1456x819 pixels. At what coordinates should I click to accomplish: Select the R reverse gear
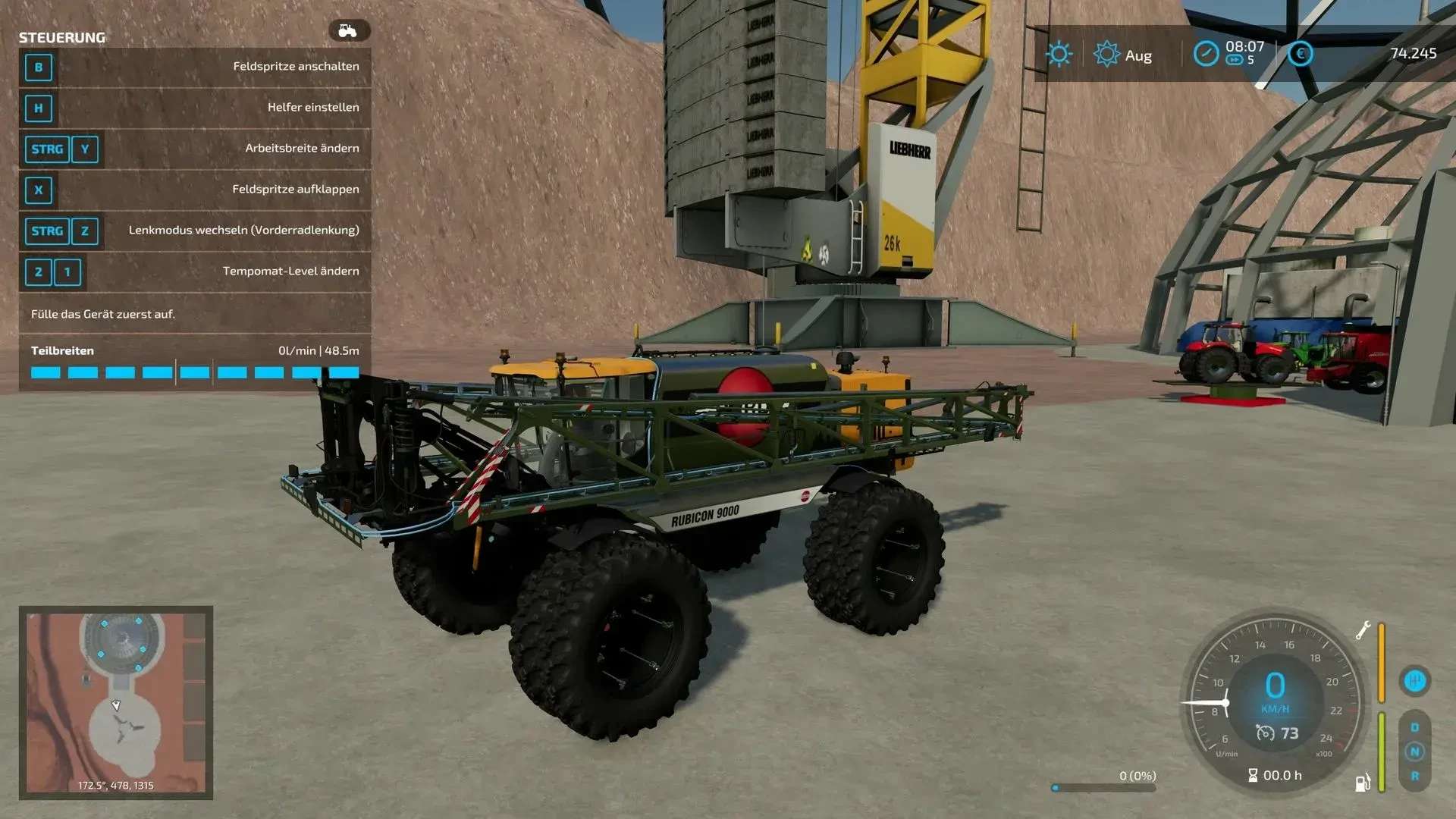coord(1414,776)
